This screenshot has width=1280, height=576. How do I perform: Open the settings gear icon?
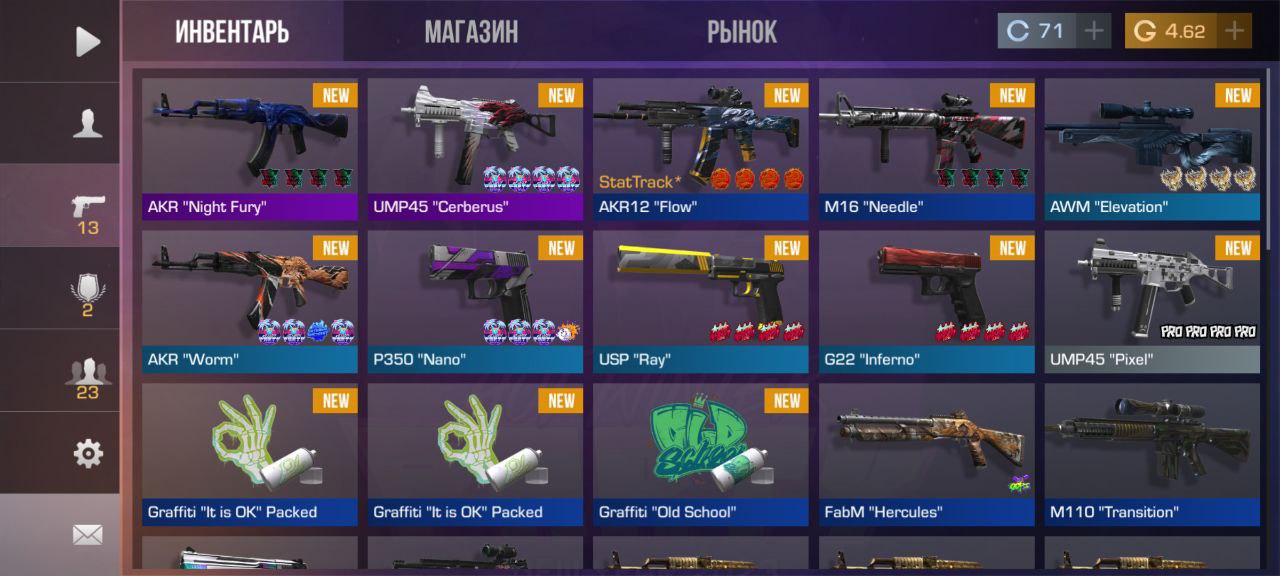pos(88,454)
